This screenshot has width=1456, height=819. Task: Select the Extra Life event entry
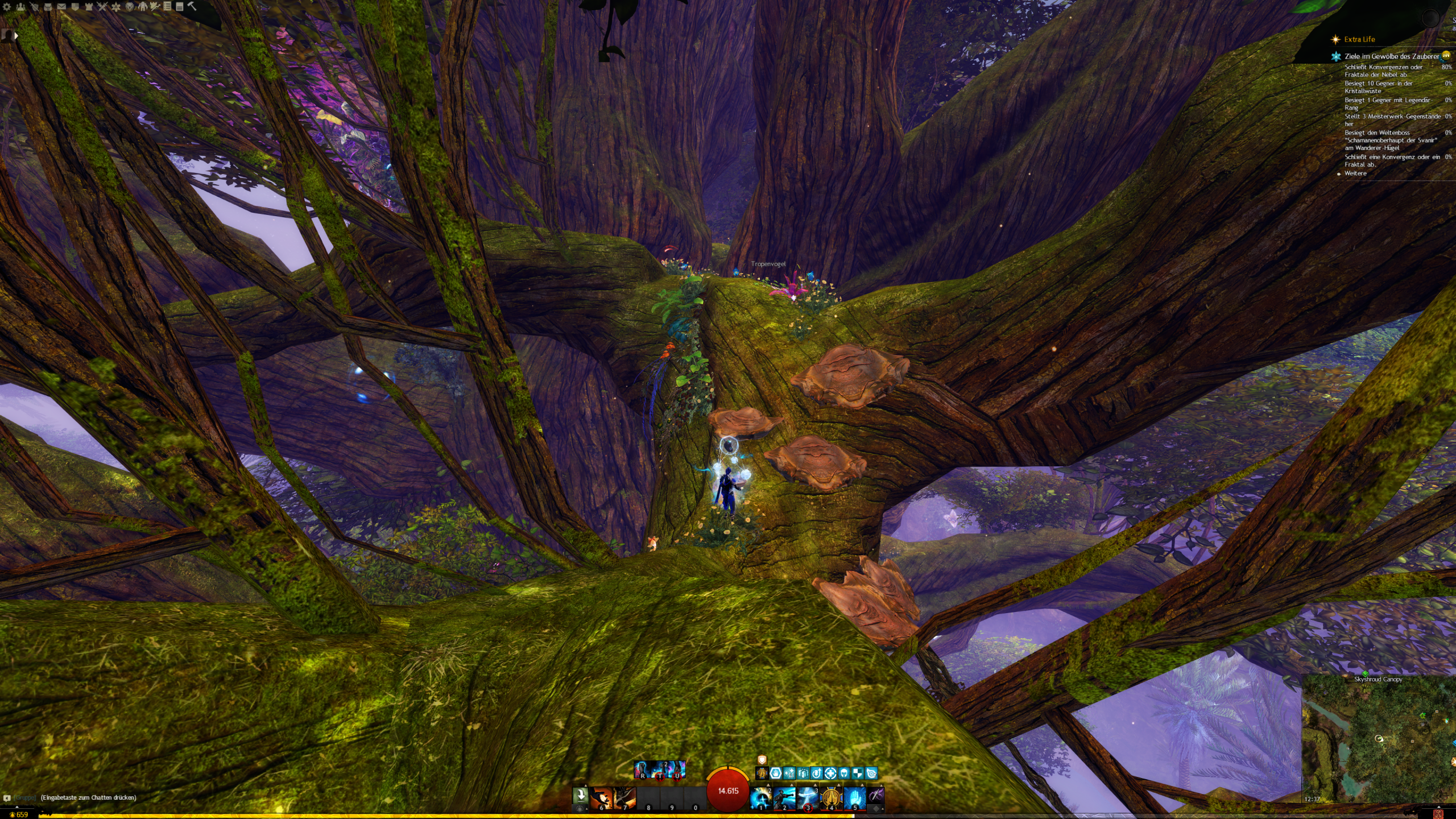point(1359,39)
